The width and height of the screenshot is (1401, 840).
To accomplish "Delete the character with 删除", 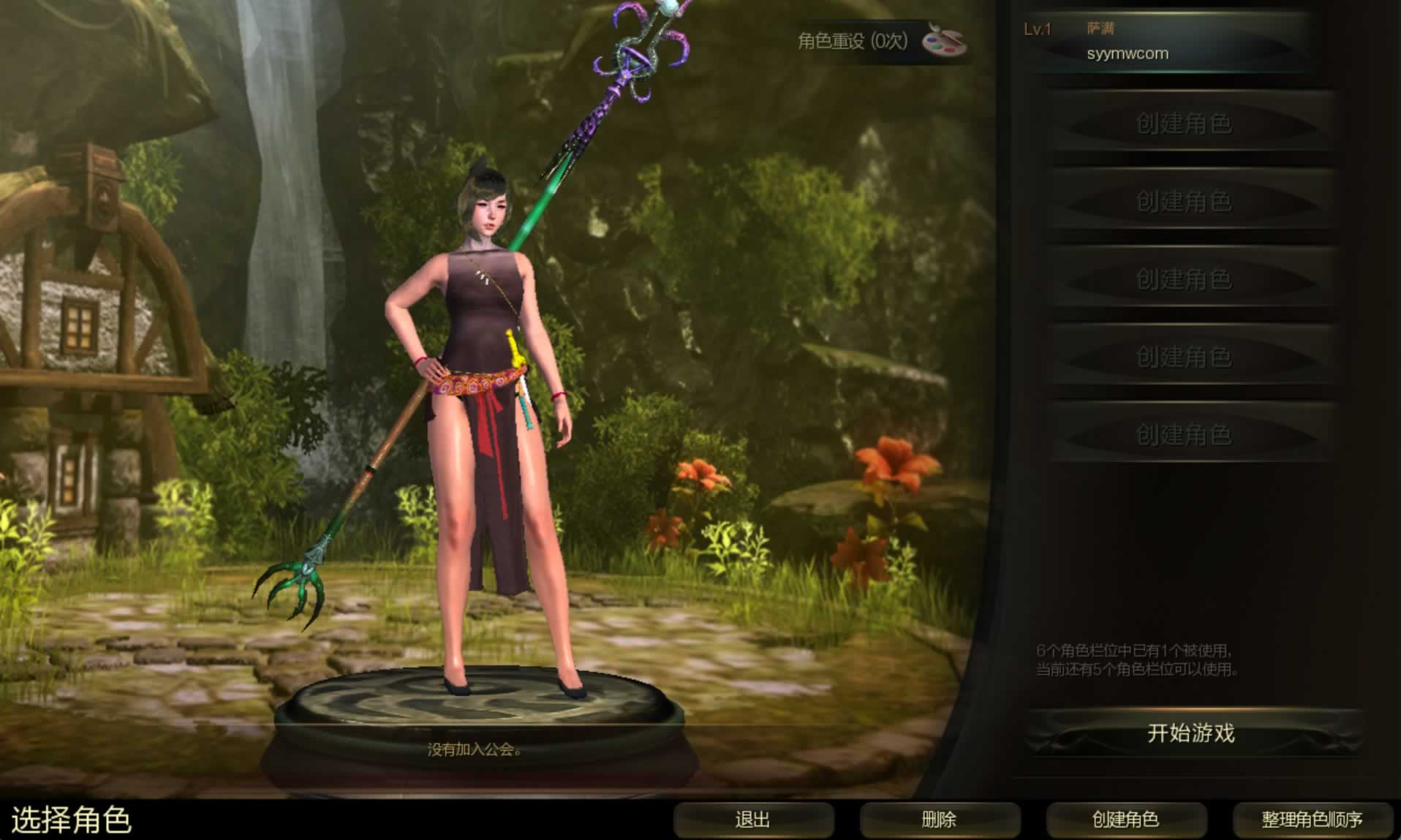I will (939, 820).
